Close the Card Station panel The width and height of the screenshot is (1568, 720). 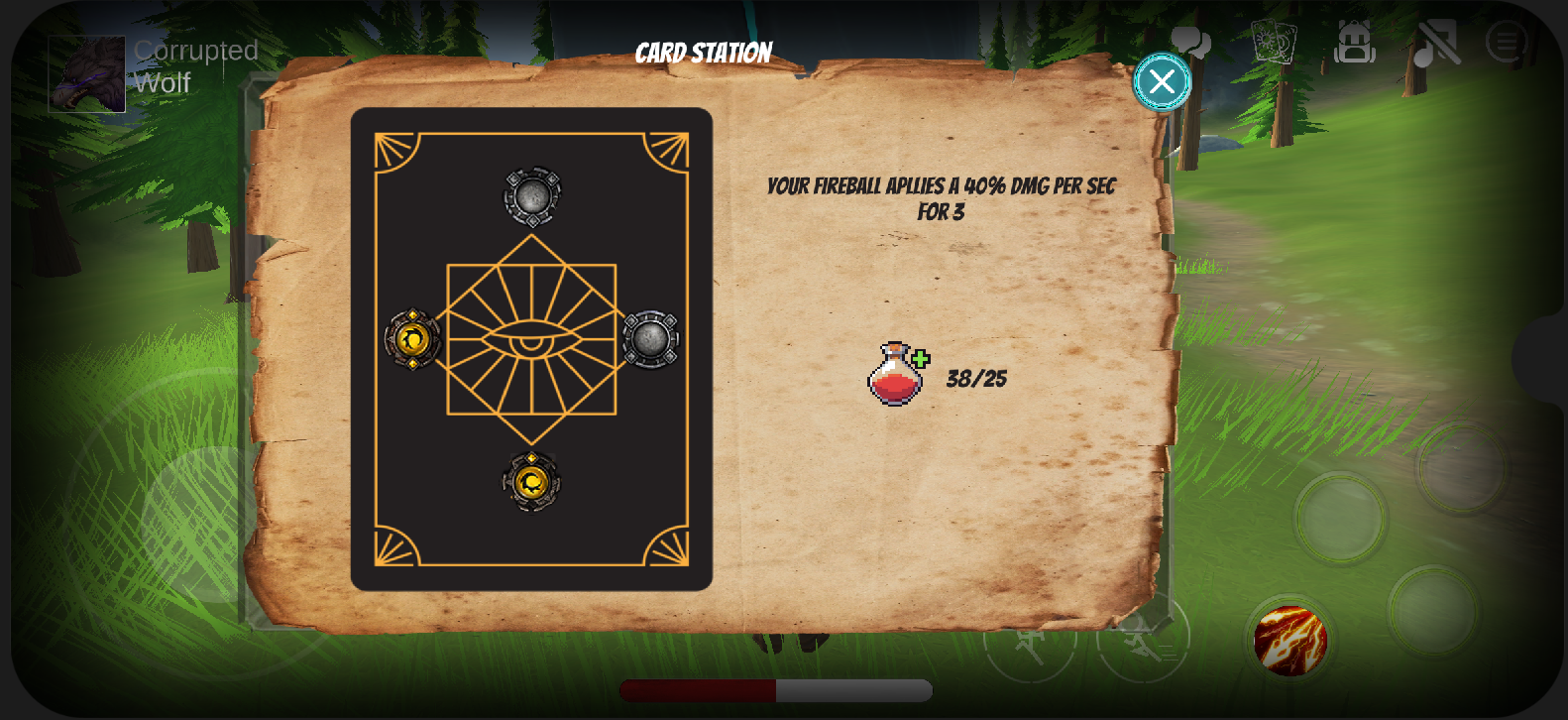(x=1161, y=81)
